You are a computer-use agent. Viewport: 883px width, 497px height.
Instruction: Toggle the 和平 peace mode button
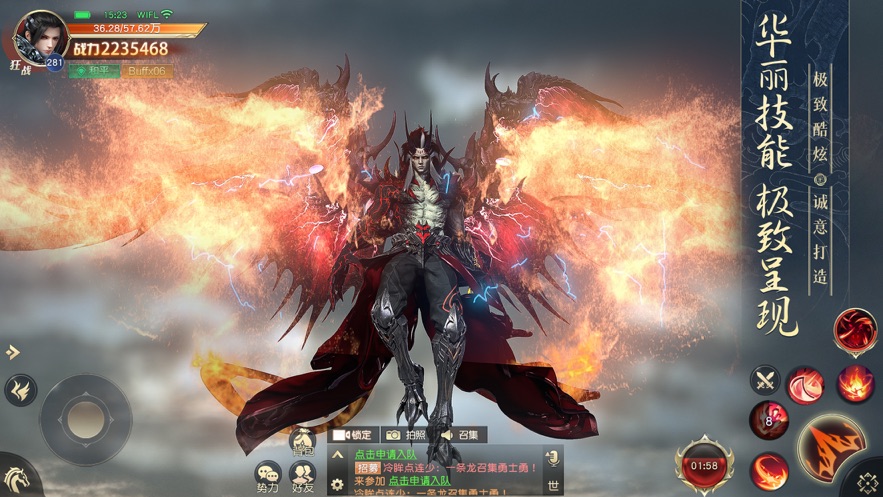[93, 71]
